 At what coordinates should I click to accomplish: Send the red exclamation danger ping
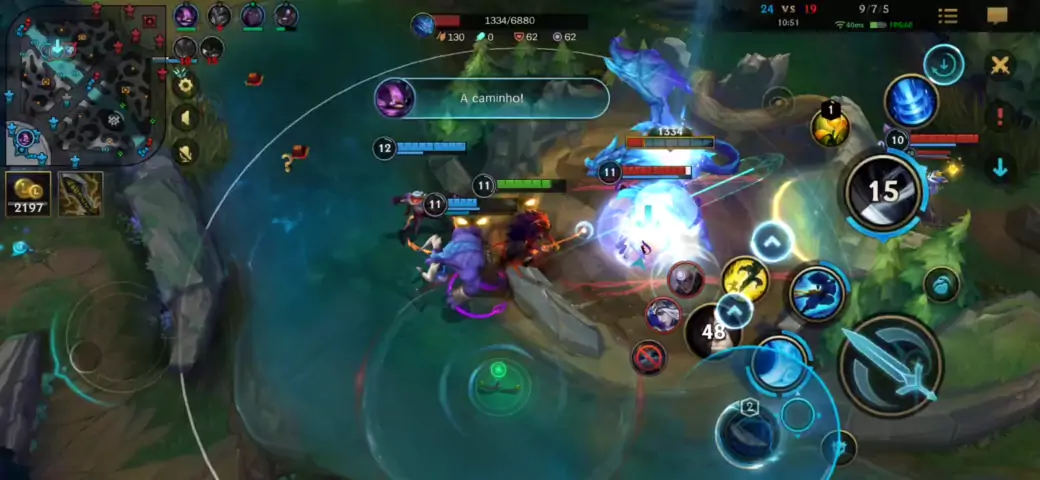pos(999,116)
